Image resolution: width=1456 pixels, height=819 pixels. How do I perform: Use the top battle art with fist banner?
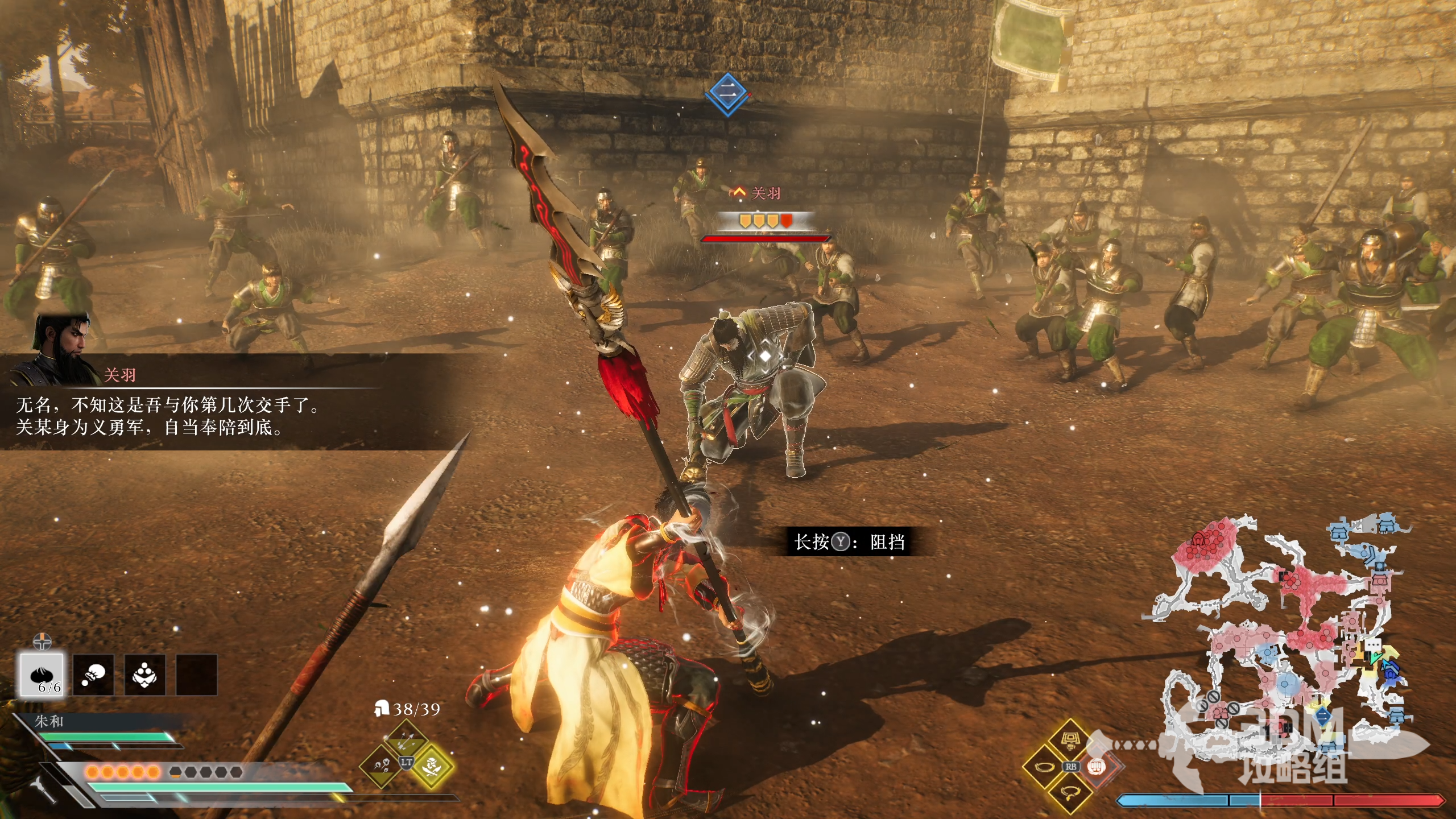pos(1070,741)
